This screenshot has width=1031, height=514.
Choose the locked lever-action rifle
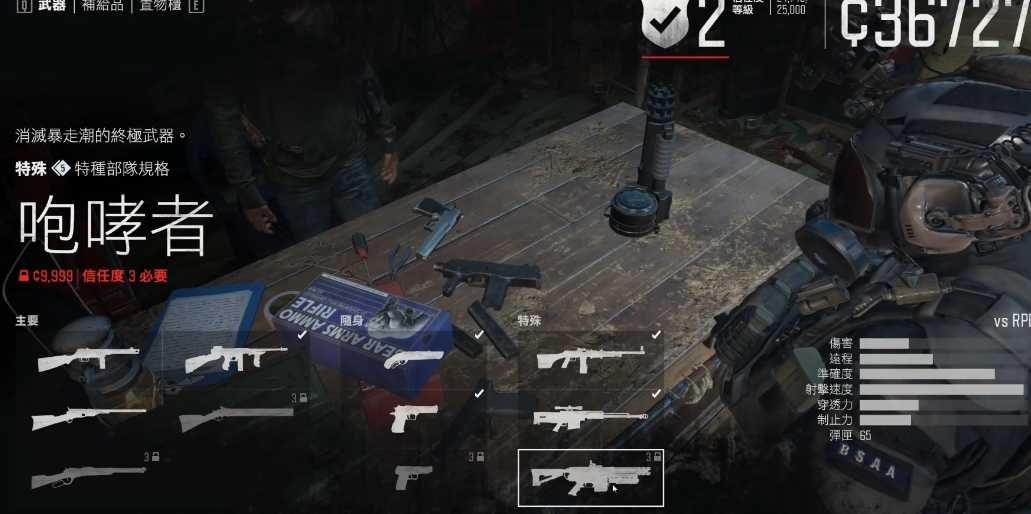coord(88,476)
